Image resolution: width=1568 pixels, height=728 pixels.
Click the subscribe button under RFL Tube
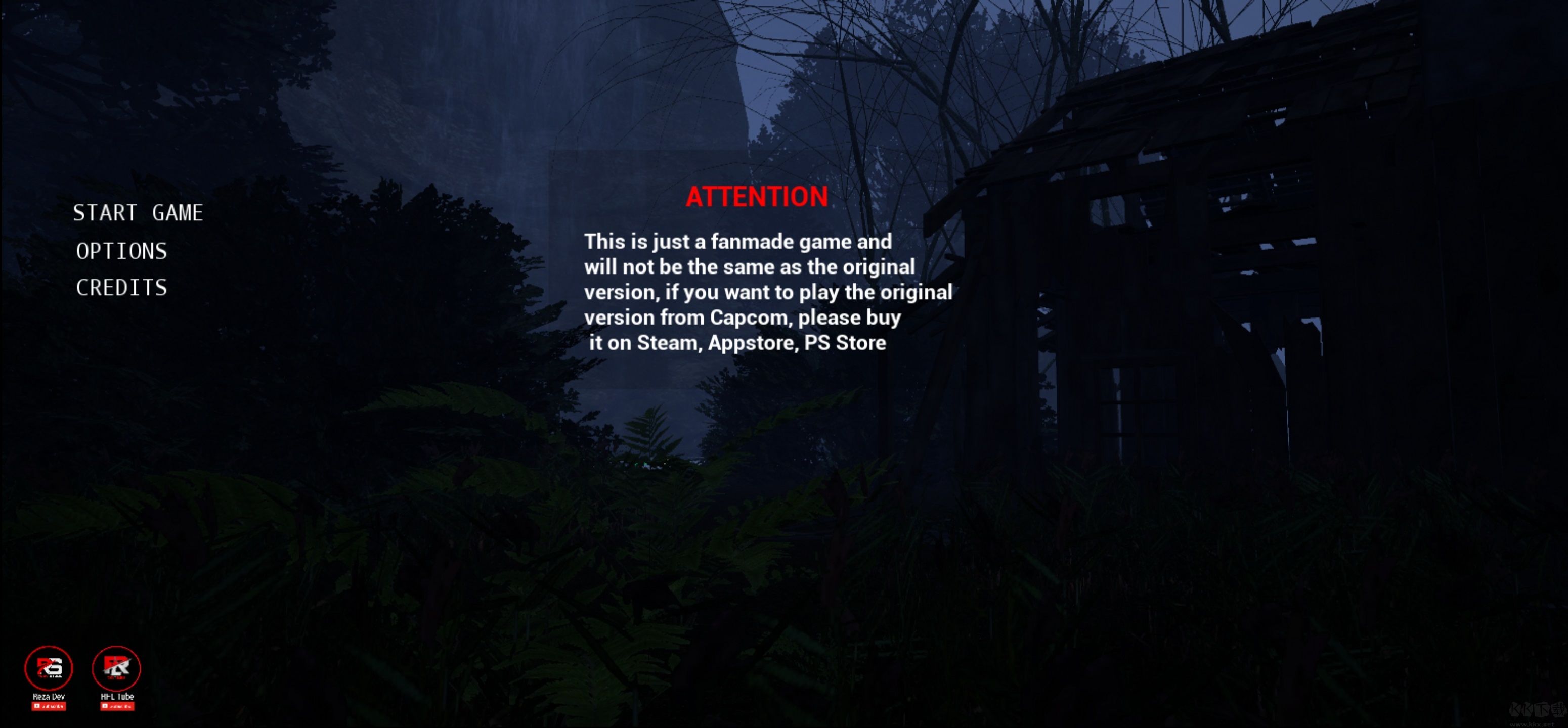(x=117, y=706)
